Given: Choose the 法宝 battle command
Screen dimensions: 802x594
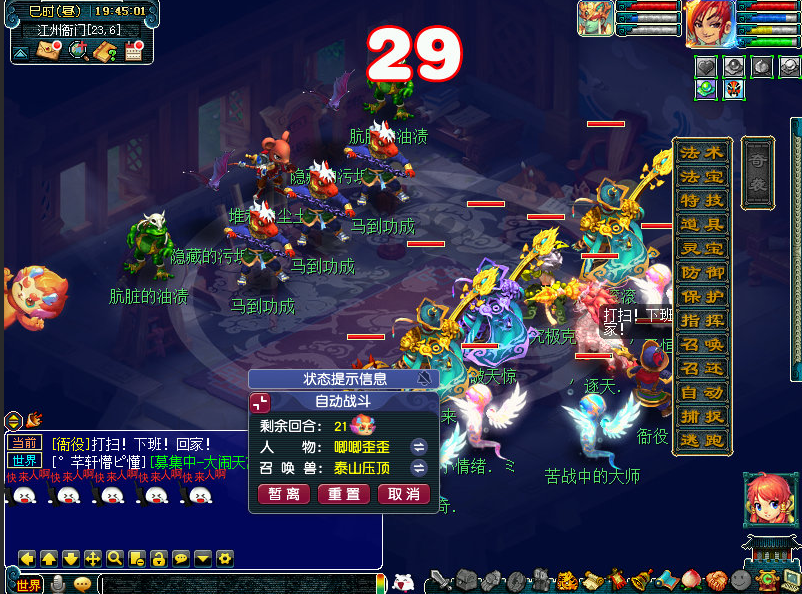Looking at the screenshot, I should 701,177.
